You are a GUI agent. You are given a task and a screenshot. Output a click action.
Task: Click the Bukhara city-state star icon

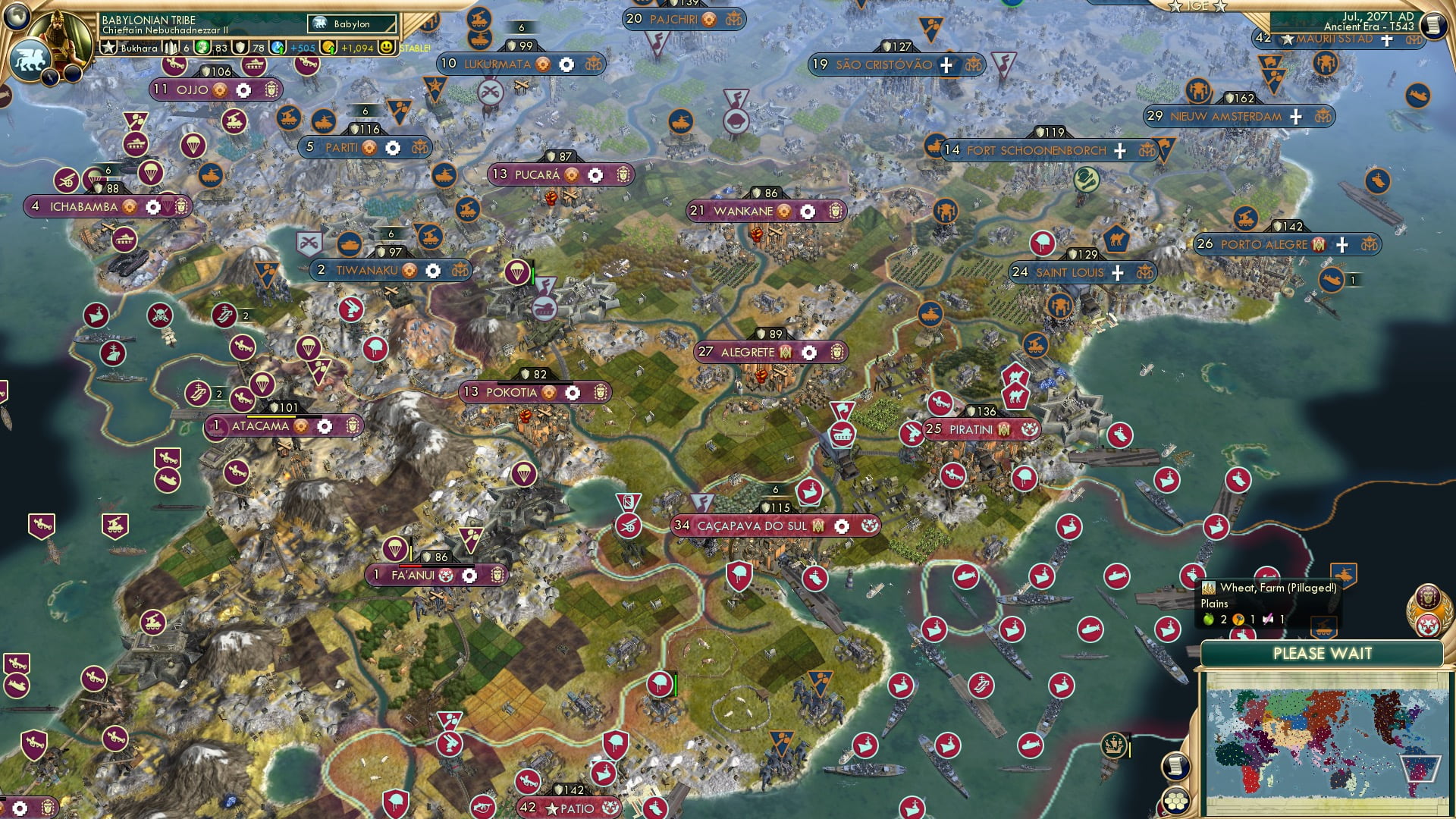tap(109, 47)
